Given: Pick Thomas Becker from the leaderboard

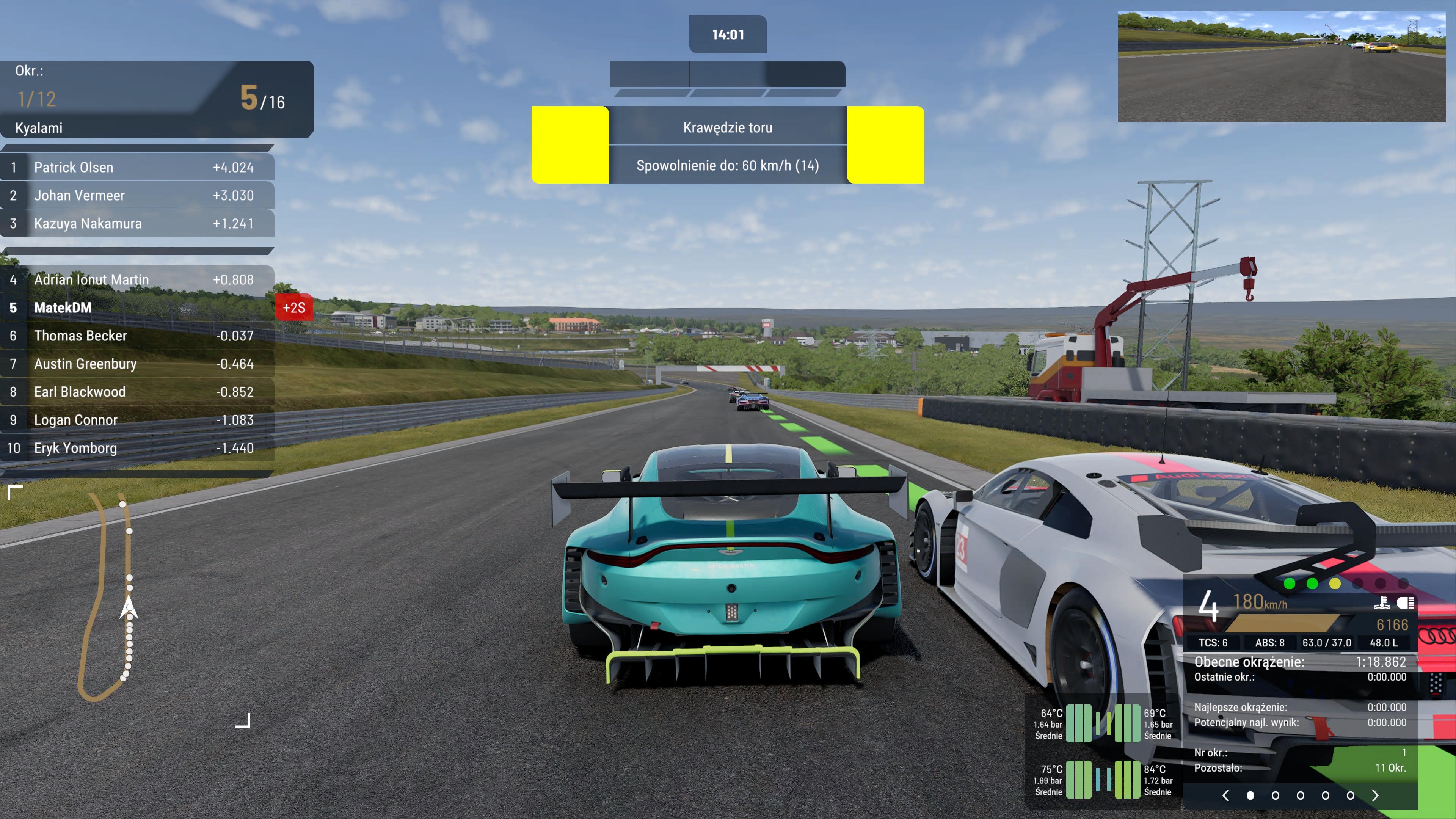Looking at the screenshot, I should (x=137, y=336).
